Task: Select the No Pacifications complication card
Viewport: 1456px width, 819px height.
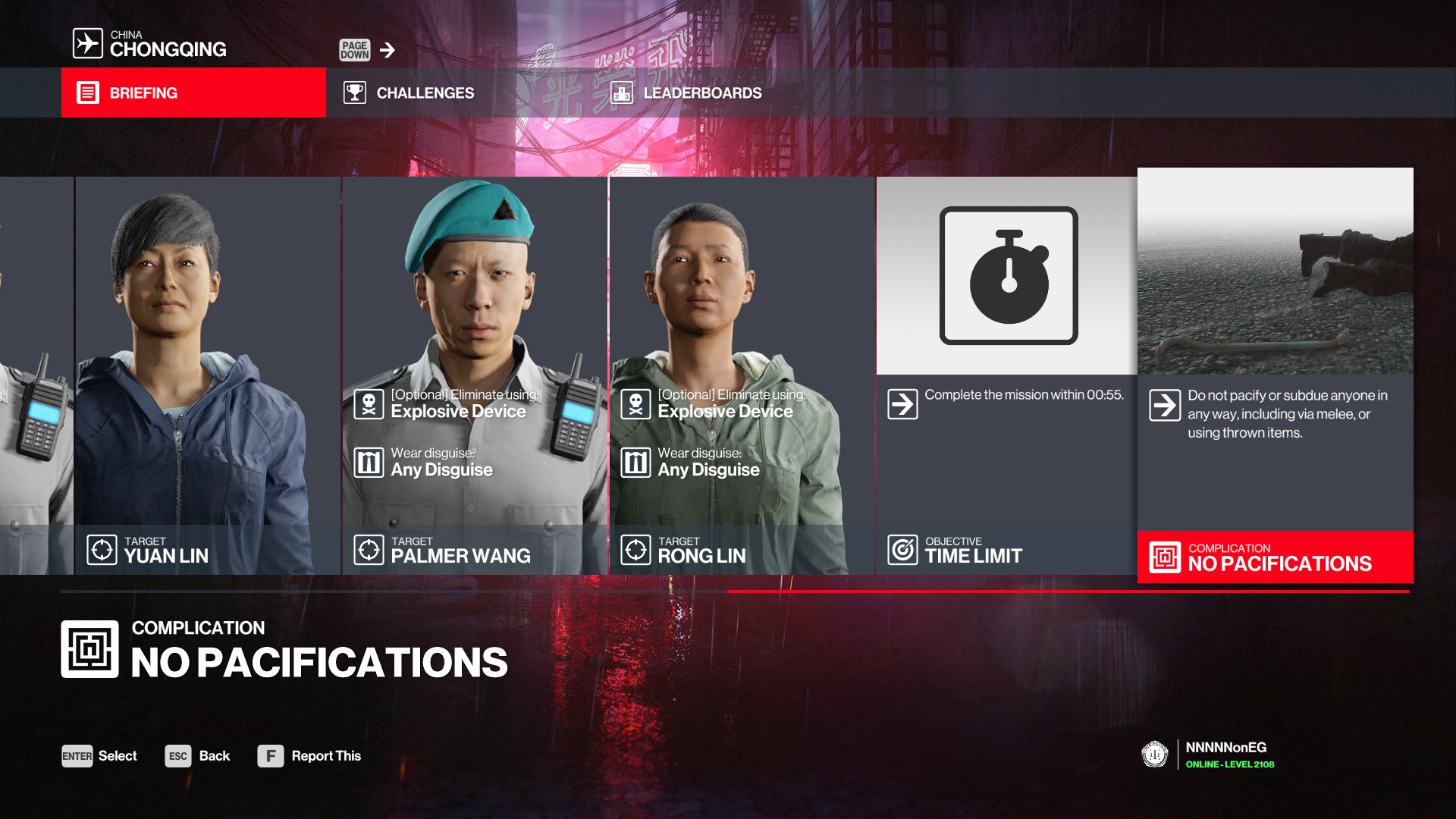Action: (x=1275, y=375)
